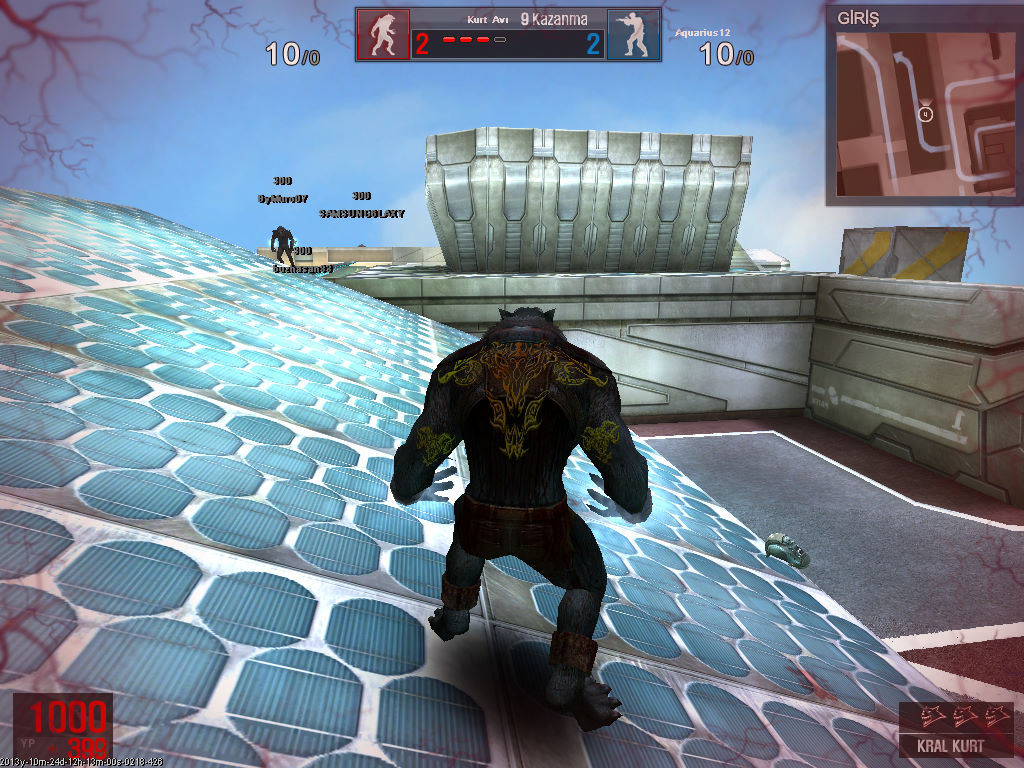
Task: Select the blue human soldier team icon
Action: [633, 36]
